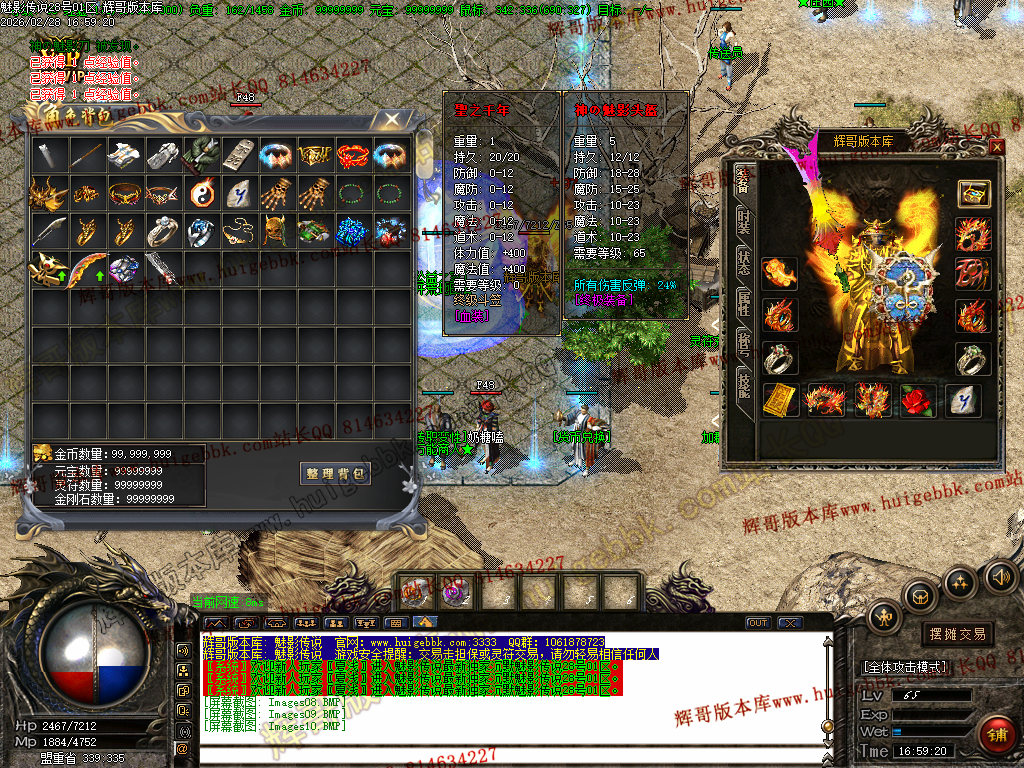1024x768 pixels.
Task: Click the yellow talisman book equipment slot
Action: tap(780, 400)
